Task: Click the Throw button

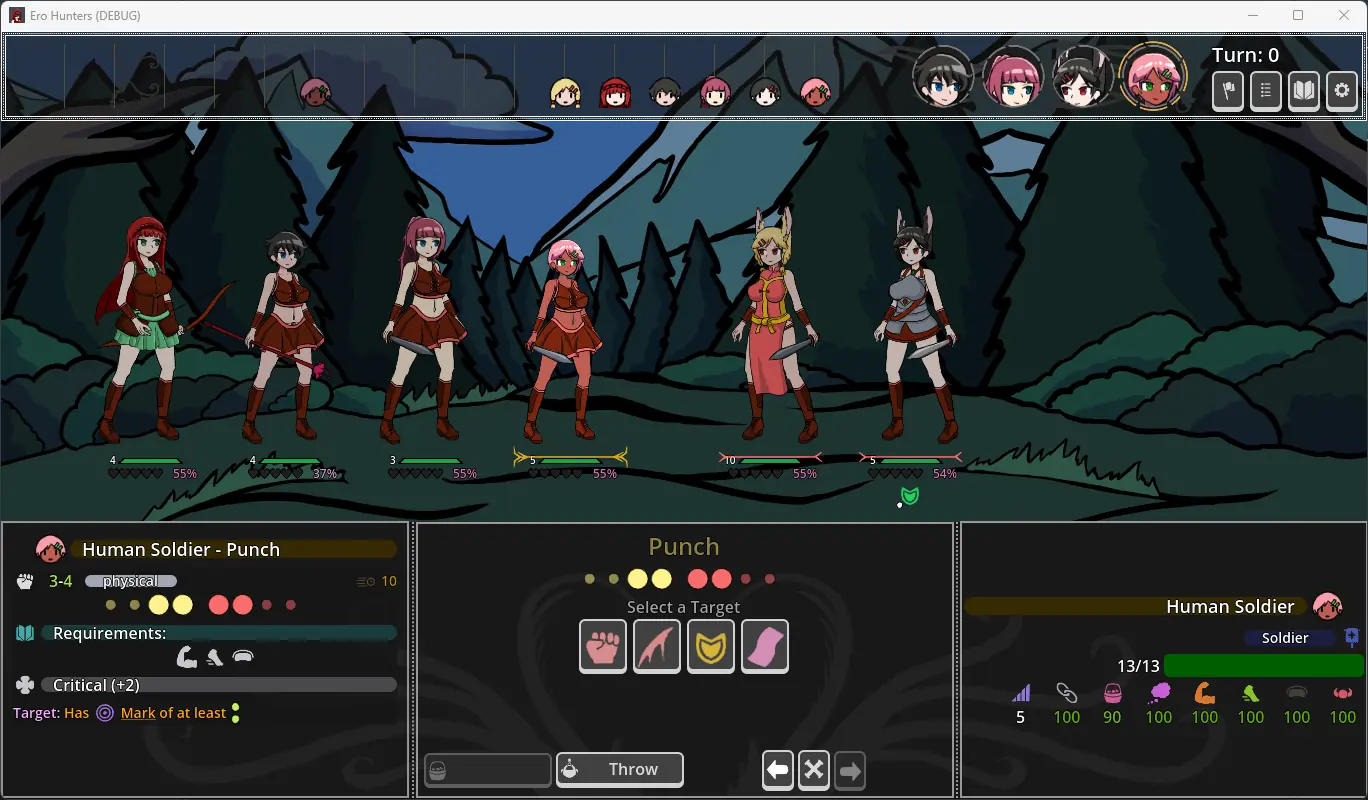Action: pyautogui.click(x=620, y=770)
